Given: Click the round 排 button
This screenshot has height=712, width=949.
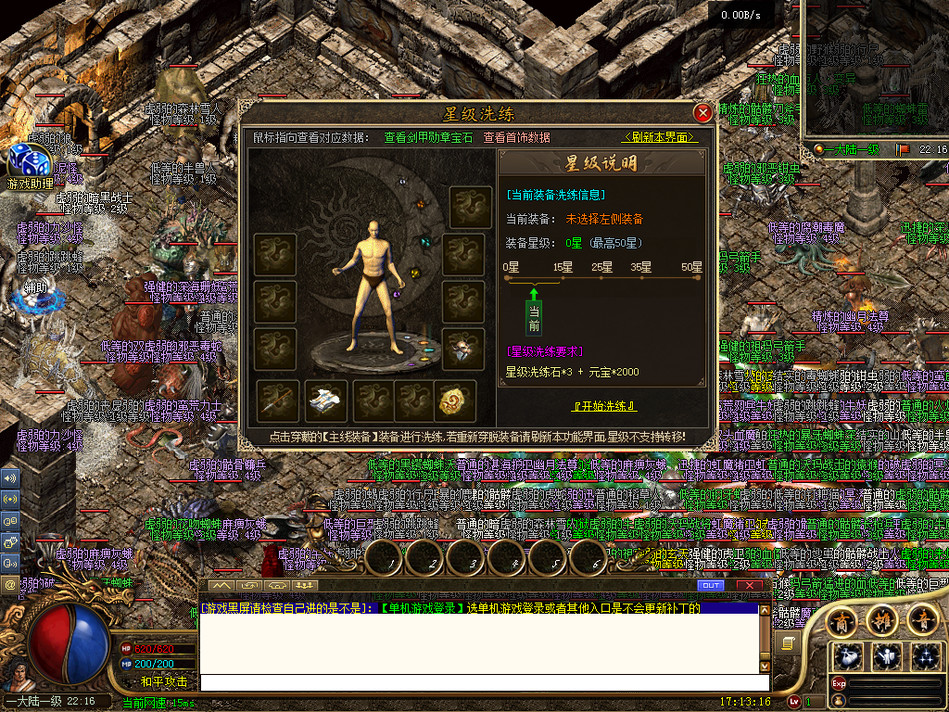Looking at the screenshot, I should [x=881, y=620].
